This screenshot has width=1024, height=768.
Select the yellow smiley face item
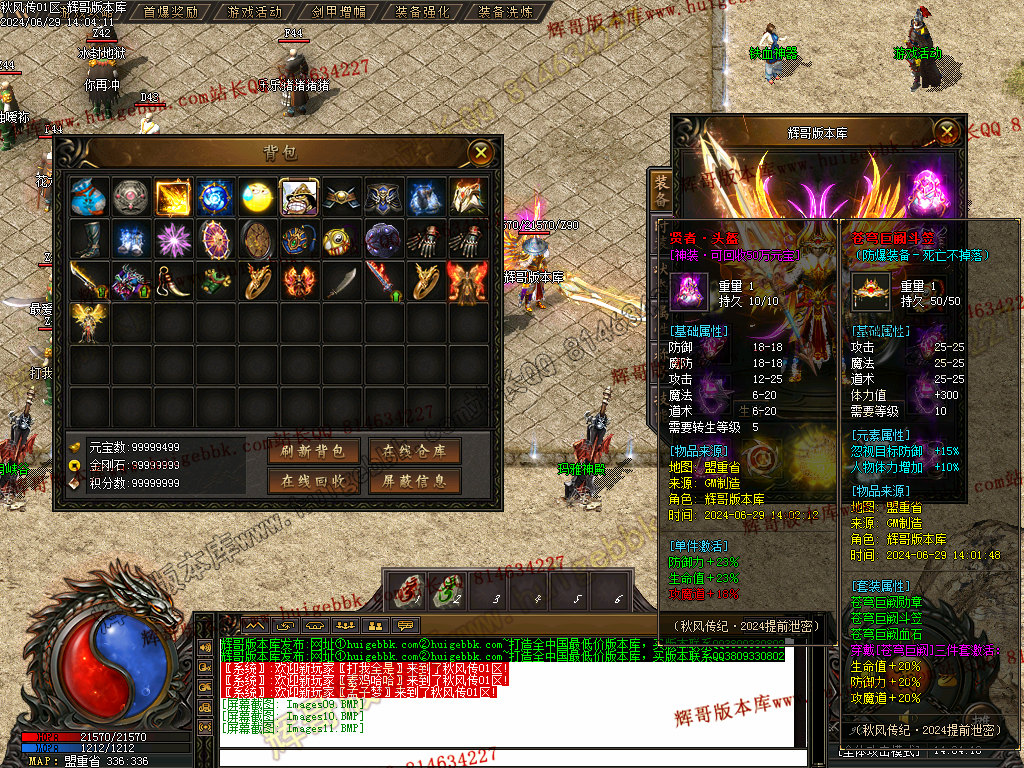[257, 198]
